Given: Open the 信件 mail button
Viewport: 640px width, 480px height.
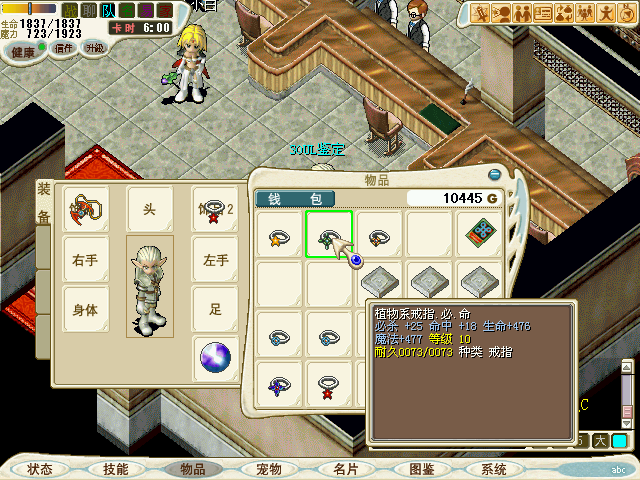Looking at the screenshot, I should (x=64, y=48).
